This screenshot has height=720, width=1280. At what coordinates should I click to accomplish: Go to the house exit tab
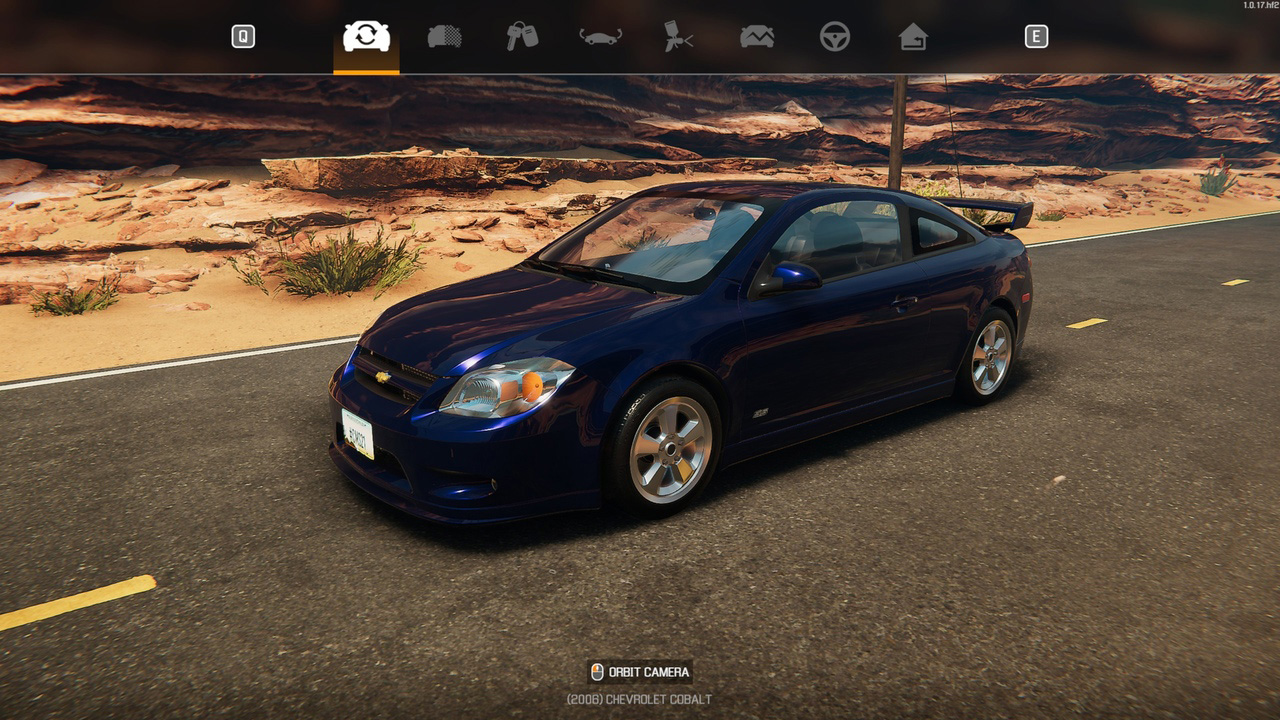913,37
